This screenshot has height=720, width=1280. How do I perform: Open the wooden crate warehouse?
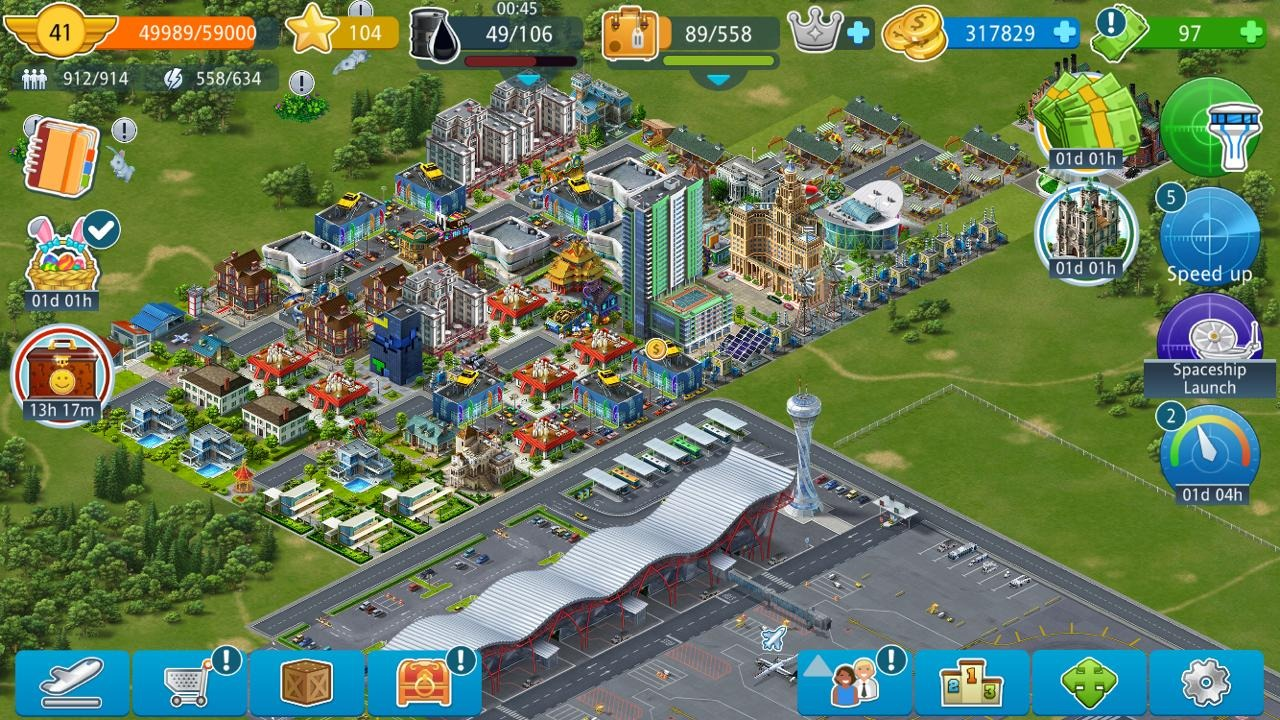click(306, 683)
